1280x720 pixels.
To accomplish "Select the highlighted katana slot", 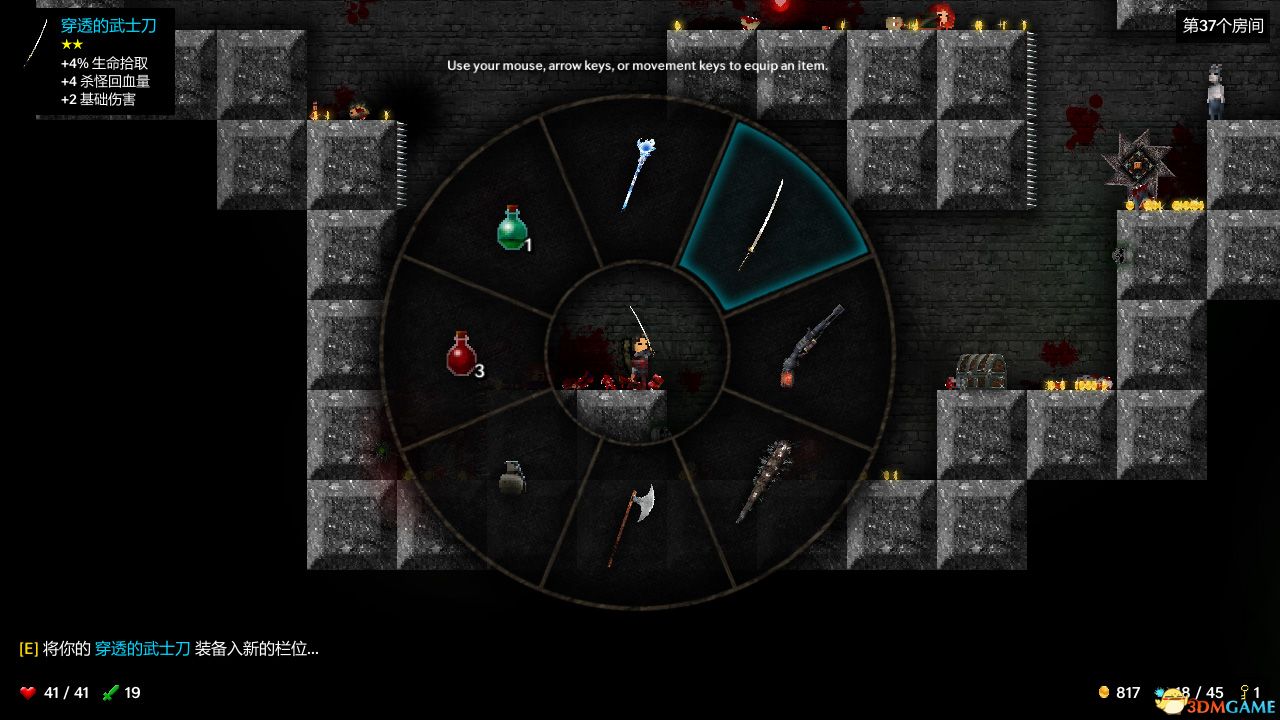I will pyautogui.click(x=762, y=224).
